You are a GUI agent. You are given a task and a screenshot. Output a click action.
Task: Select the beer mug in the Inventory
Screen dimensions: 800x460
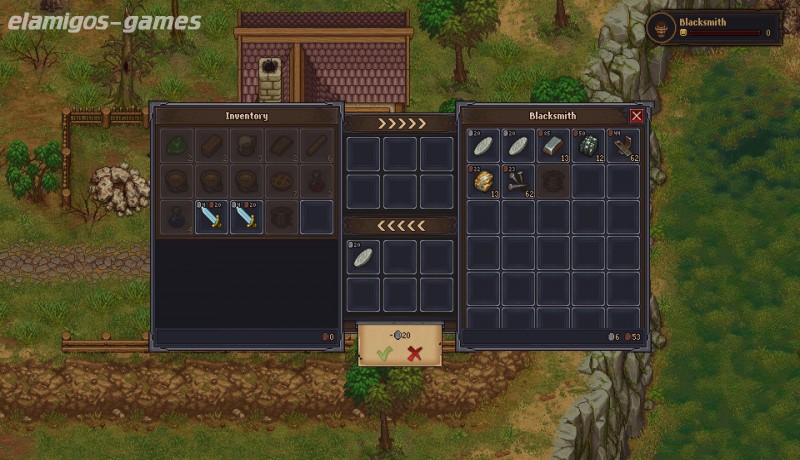[x=247, y=146]
